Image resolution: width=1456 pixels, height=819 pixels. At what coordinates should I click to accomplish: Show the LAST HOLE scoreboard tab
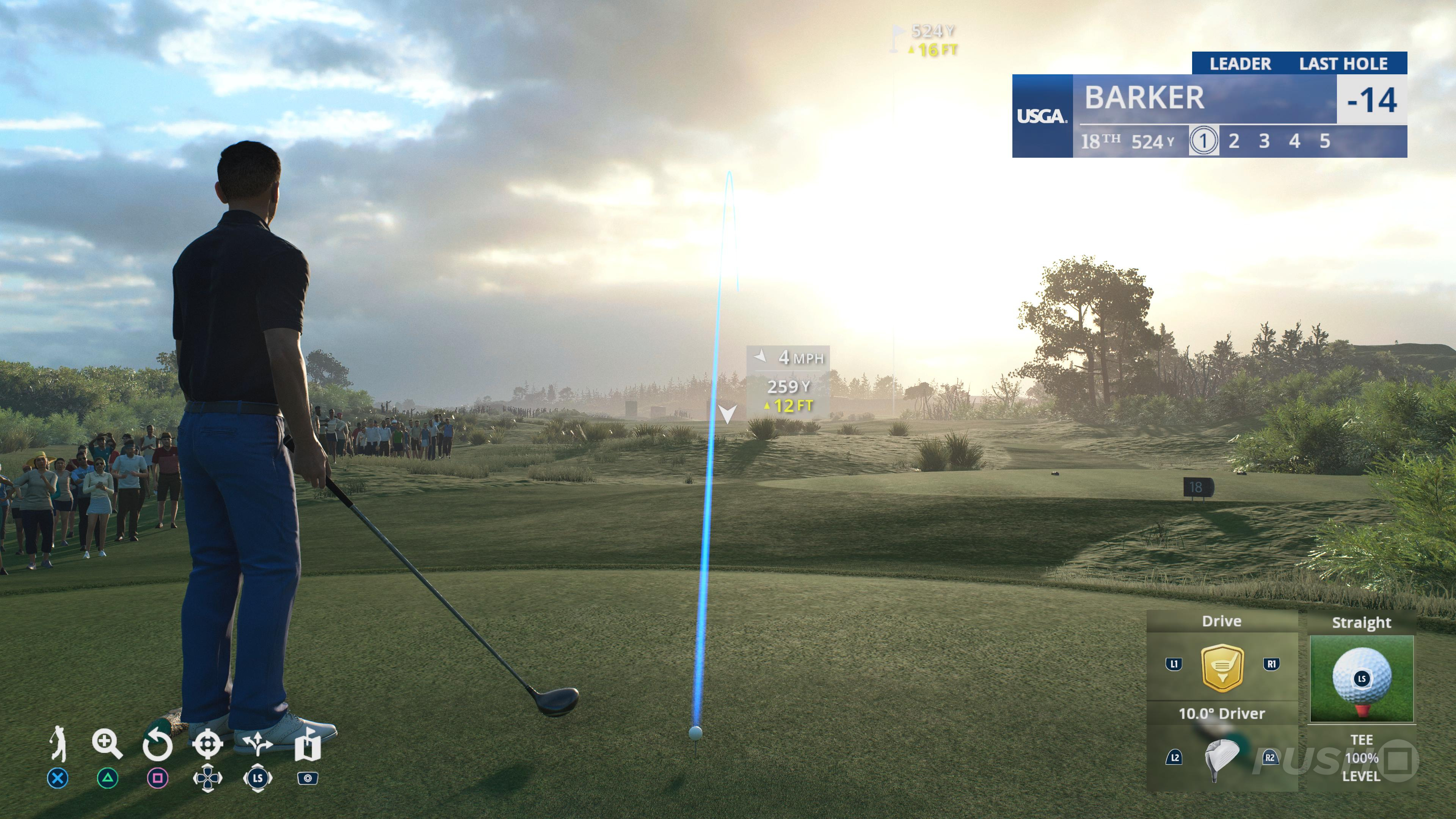point(1343,64)
